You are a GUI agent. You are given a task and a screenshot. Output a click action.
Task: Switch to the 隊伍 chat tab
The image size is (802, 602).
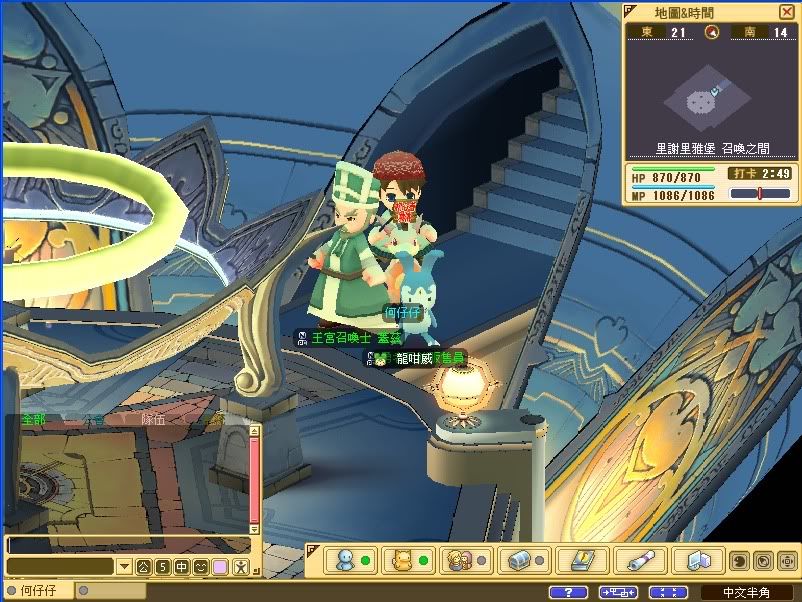pyautogui.click(x=153, y=420)
